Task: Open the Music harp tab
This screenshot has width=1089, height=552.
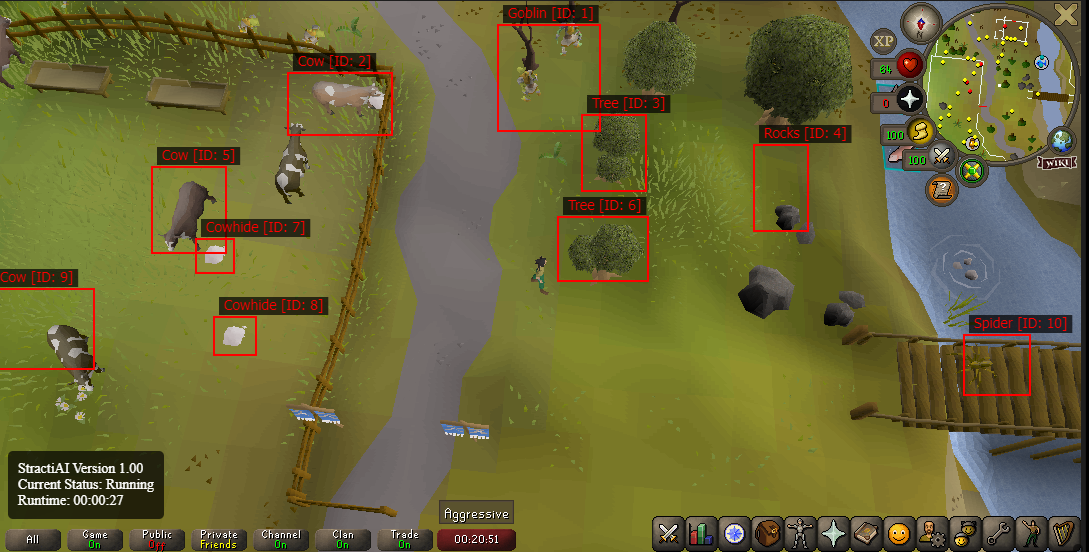Action: click(x=1063, y=533)
